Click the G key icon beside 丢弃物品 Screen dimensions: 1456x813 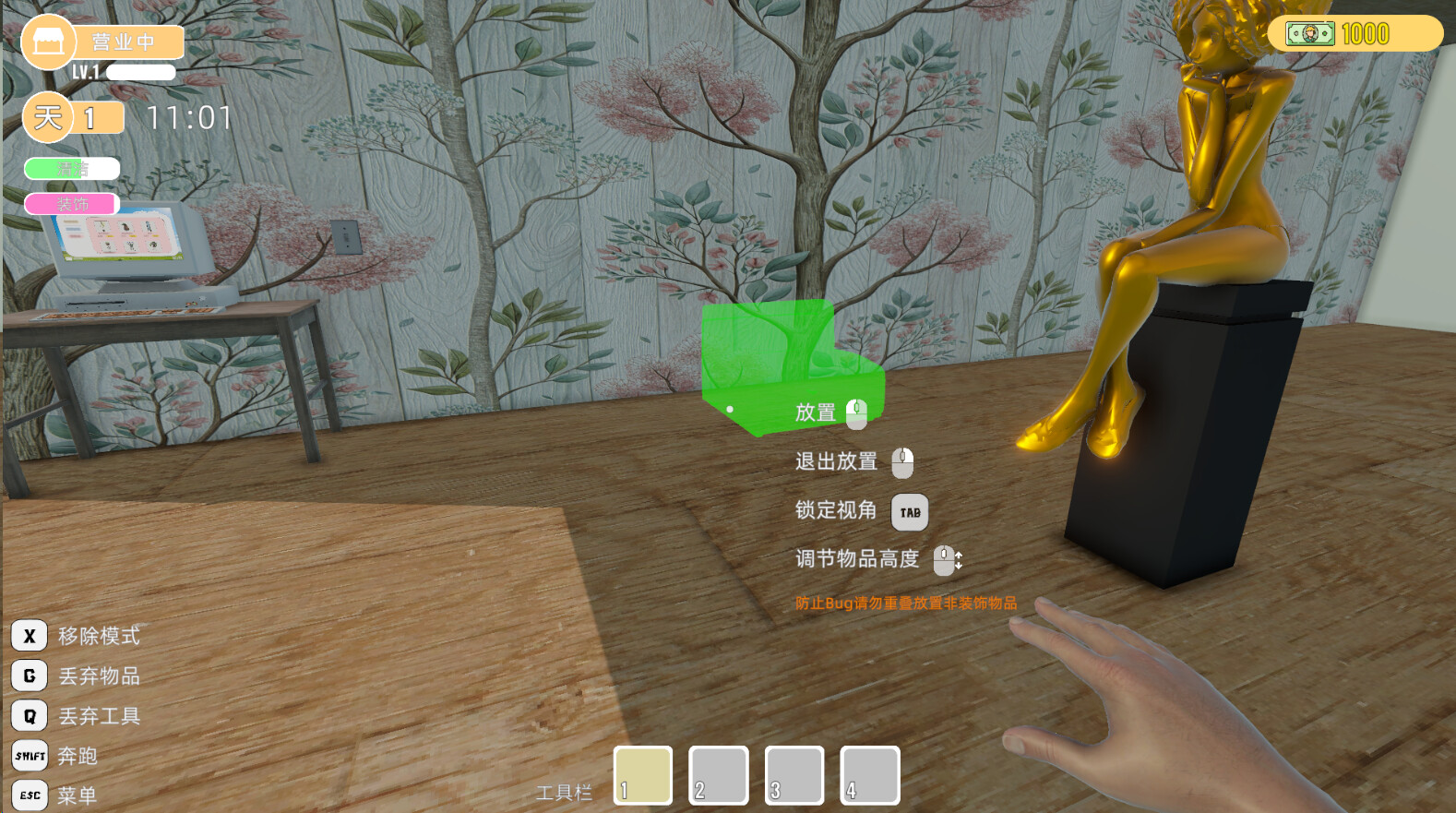pyautogui.click(x=29, y=676)
